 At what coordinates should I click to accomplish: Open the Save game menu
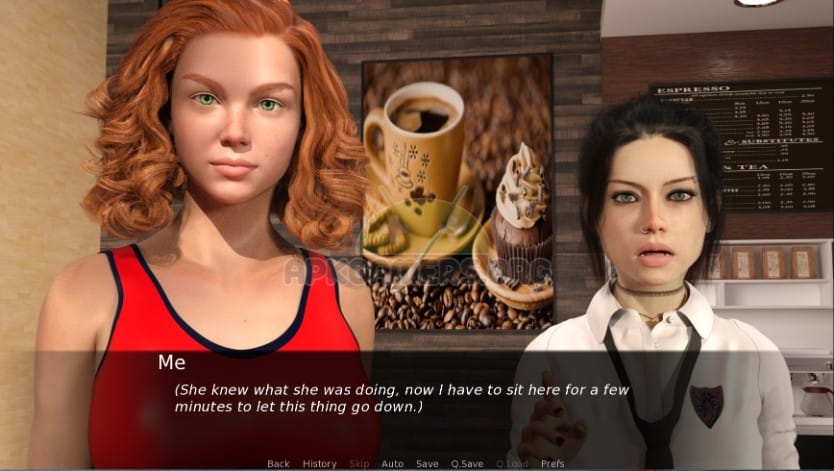[427, 464]
